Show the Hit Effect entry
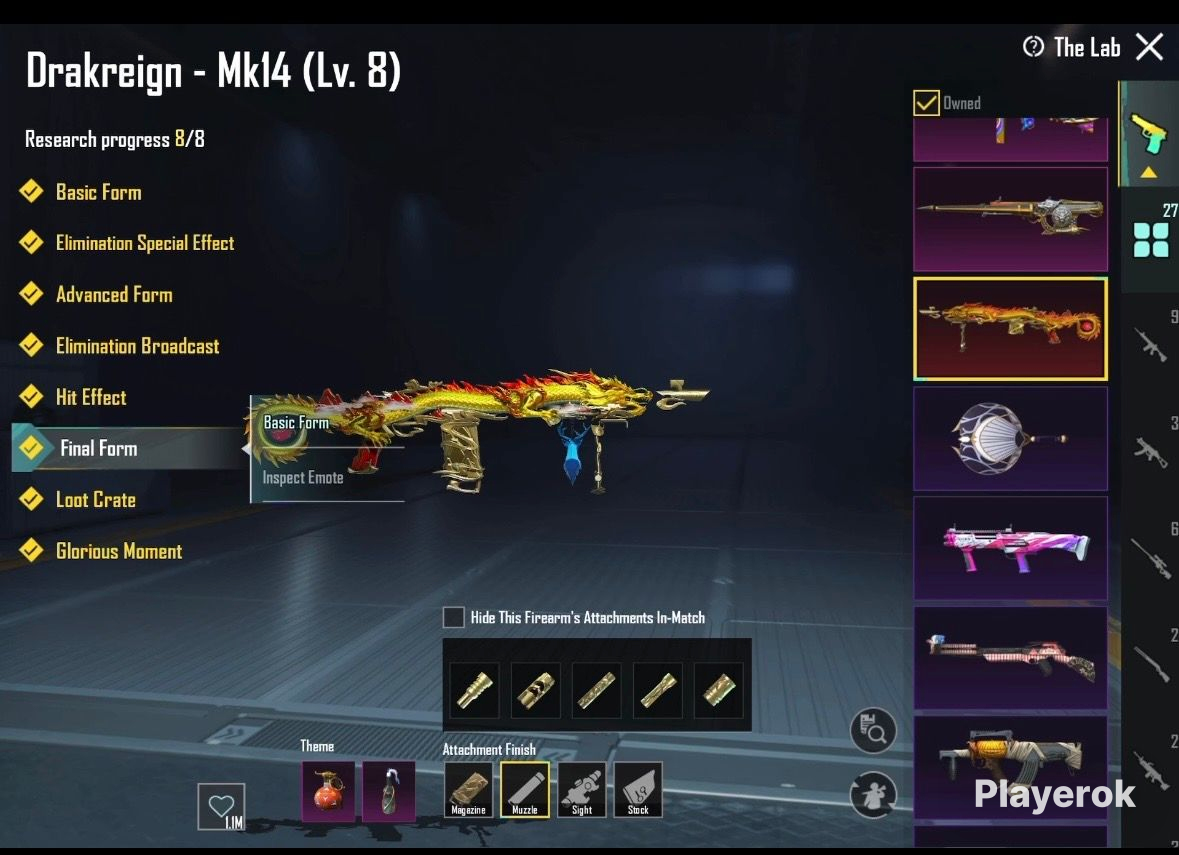Screen dimensions: 1179x855 point(91,397)
